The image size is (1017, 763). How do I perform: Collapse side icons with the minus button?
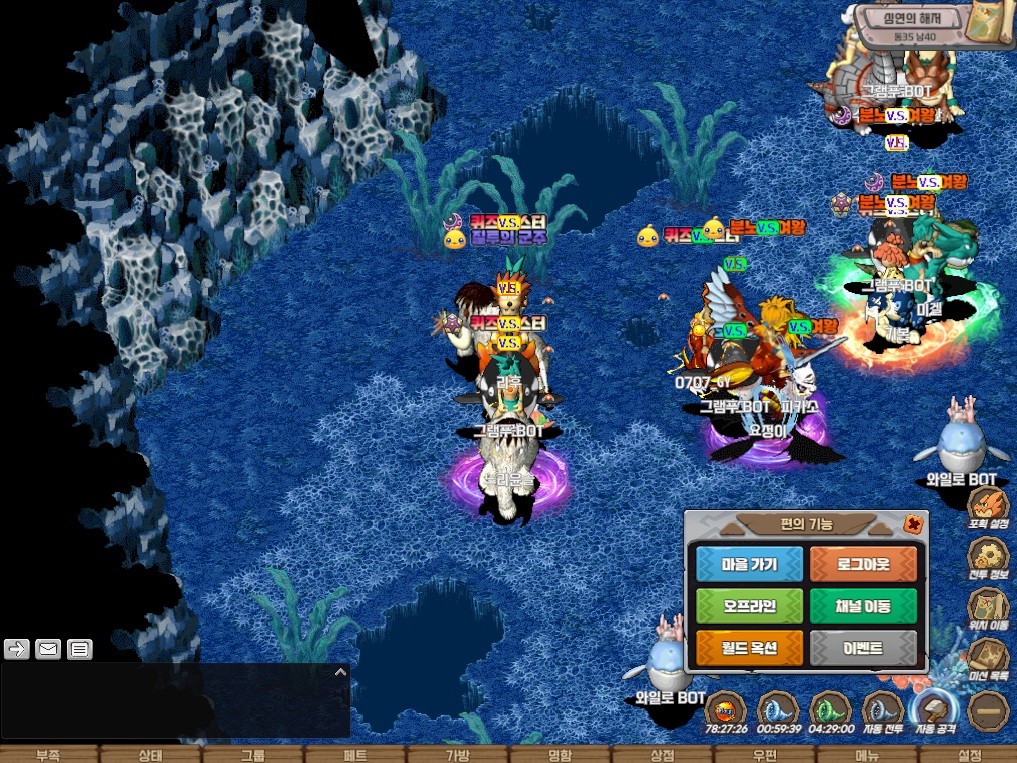coord(988,711)
